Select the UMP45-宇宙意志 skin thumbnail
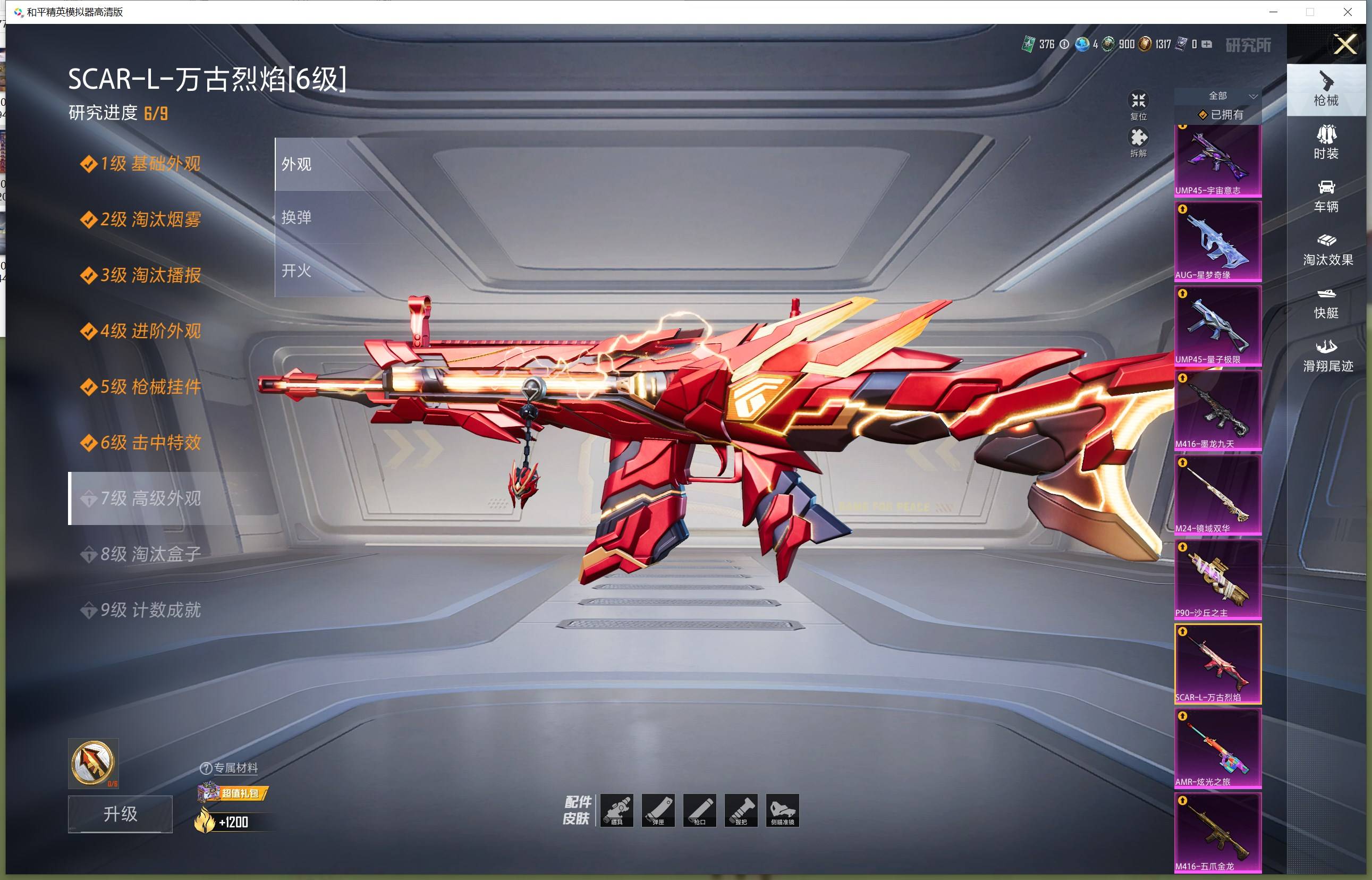 point(1217,160)
